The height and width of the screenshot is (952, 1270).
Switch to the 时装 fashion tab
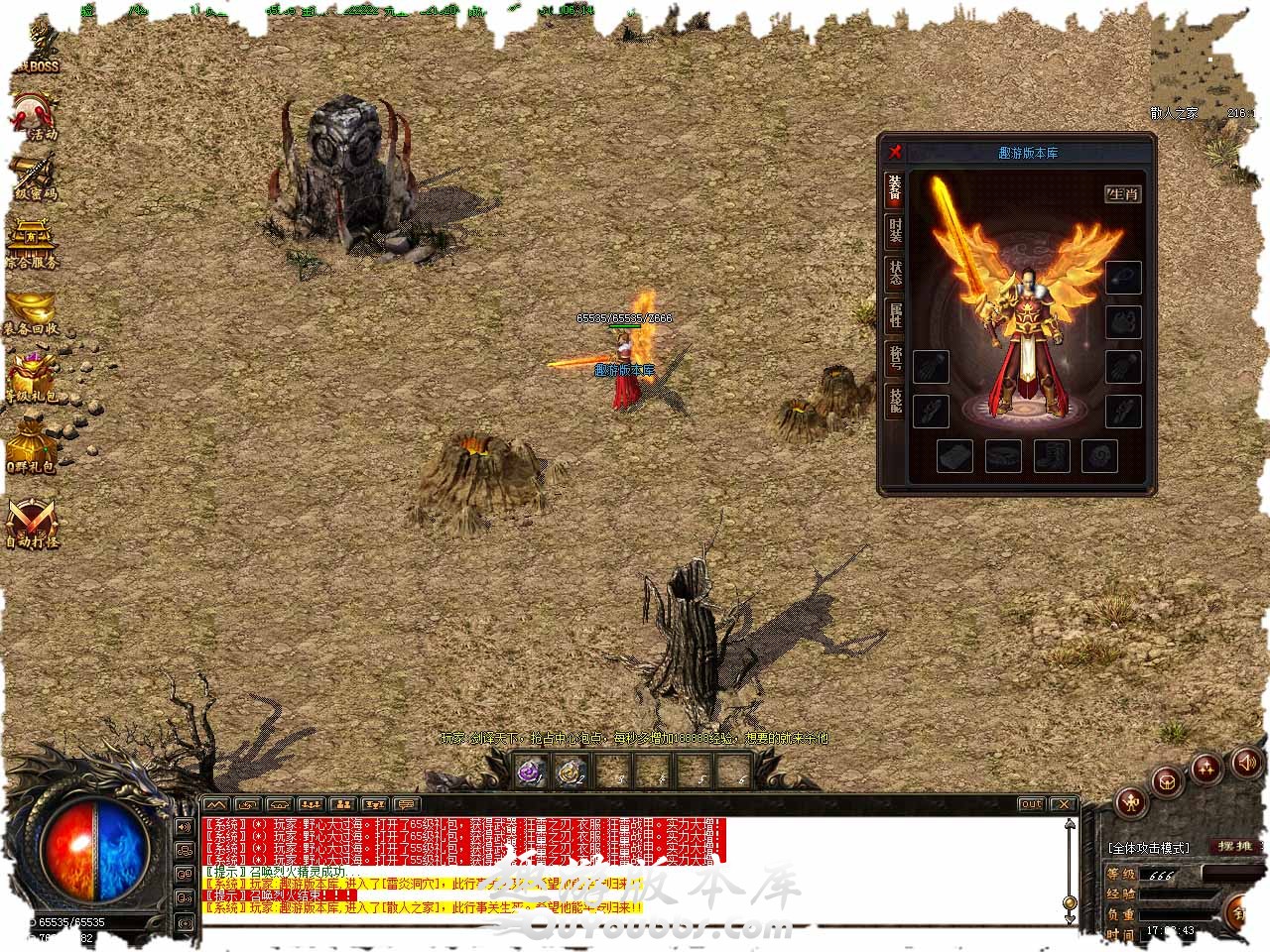(x=895, y=231)
